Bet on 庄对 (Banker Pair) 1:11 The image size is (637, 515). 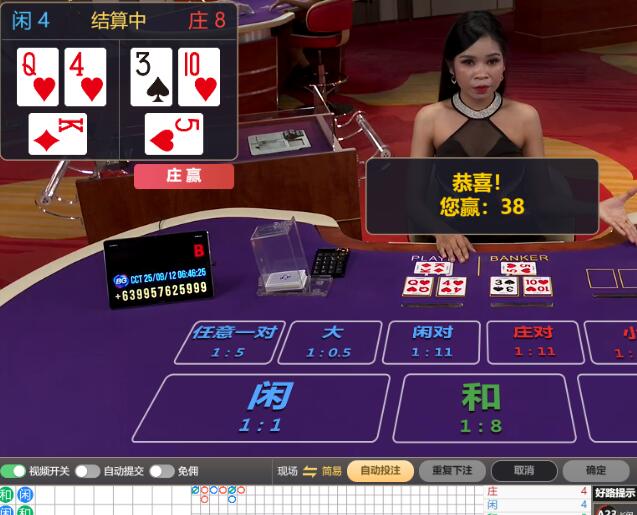click(x=534, y=341)
